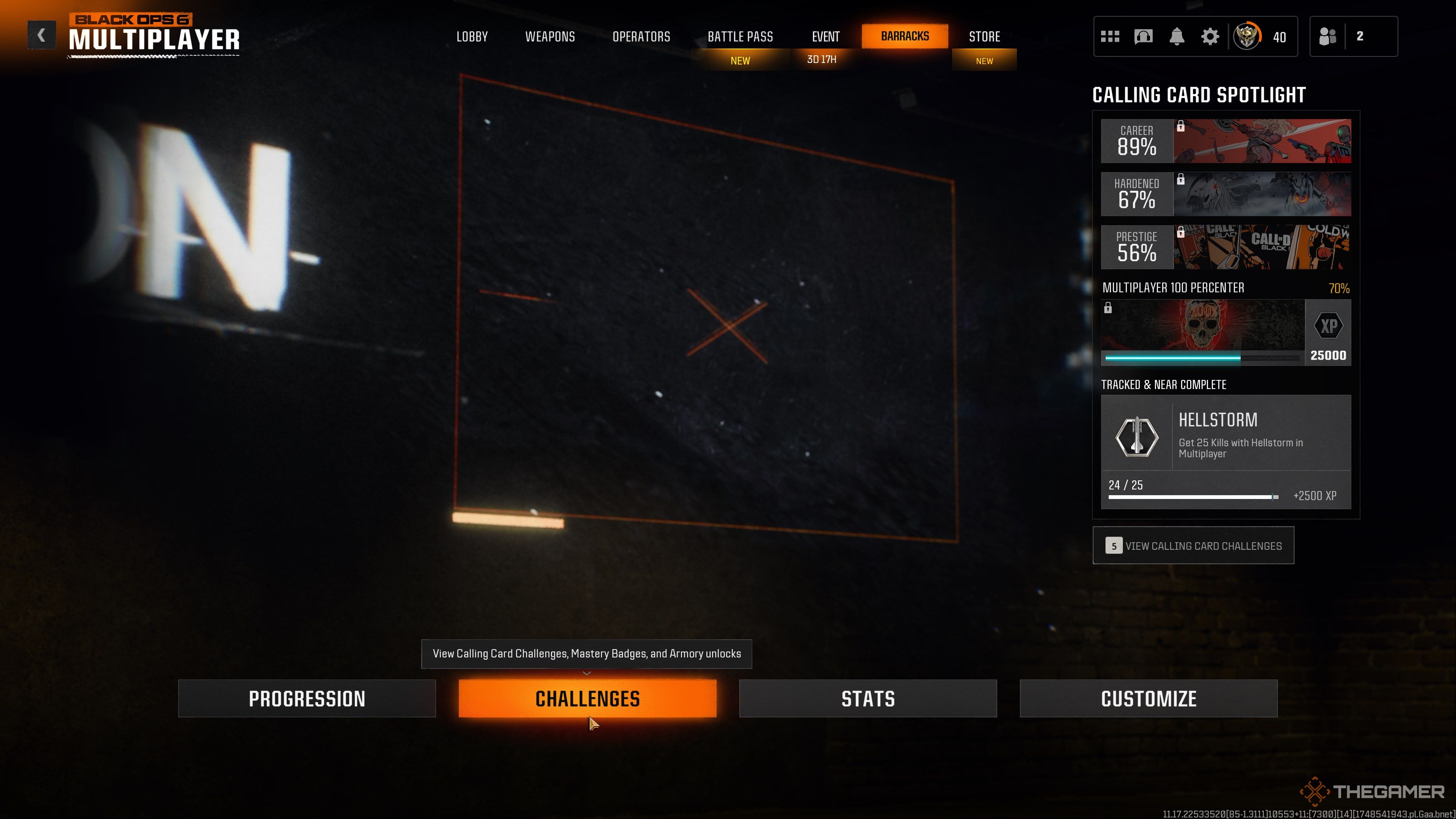View Calling Card Challenges
1456x819 pixels.
pos(1192,546)
